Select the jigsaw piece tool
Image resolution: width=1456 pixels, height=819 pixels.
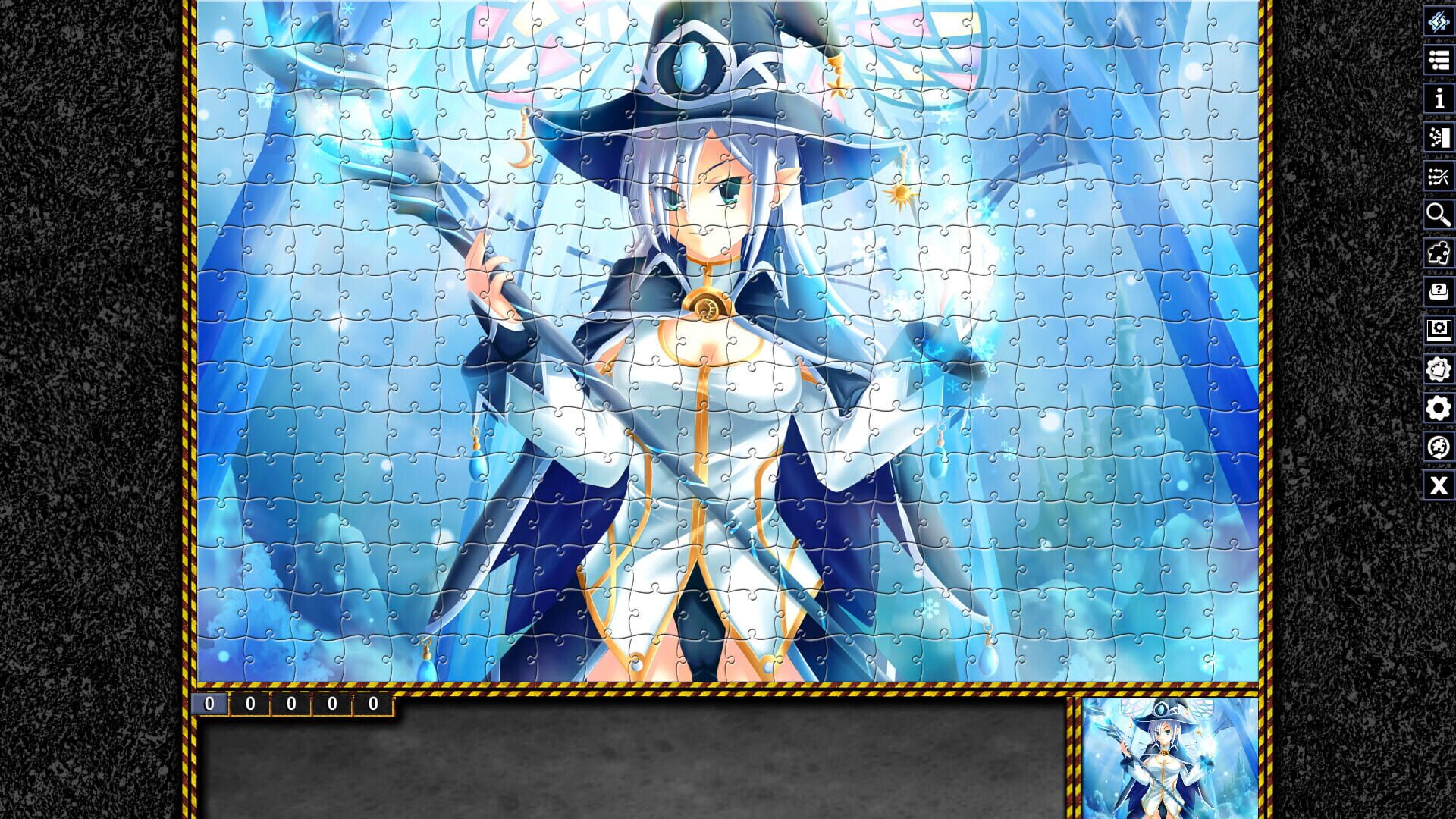click(x=1439, y=255)
